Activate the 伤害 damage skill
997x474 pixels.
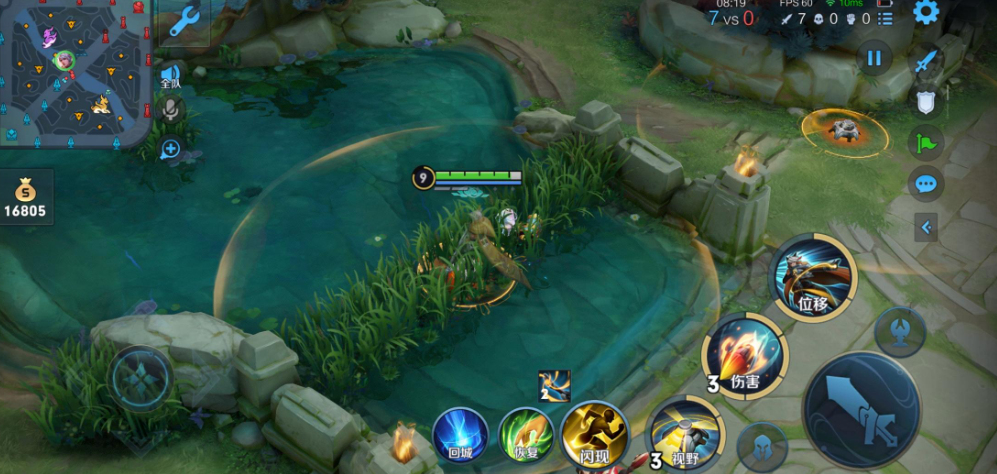(745, 355)
